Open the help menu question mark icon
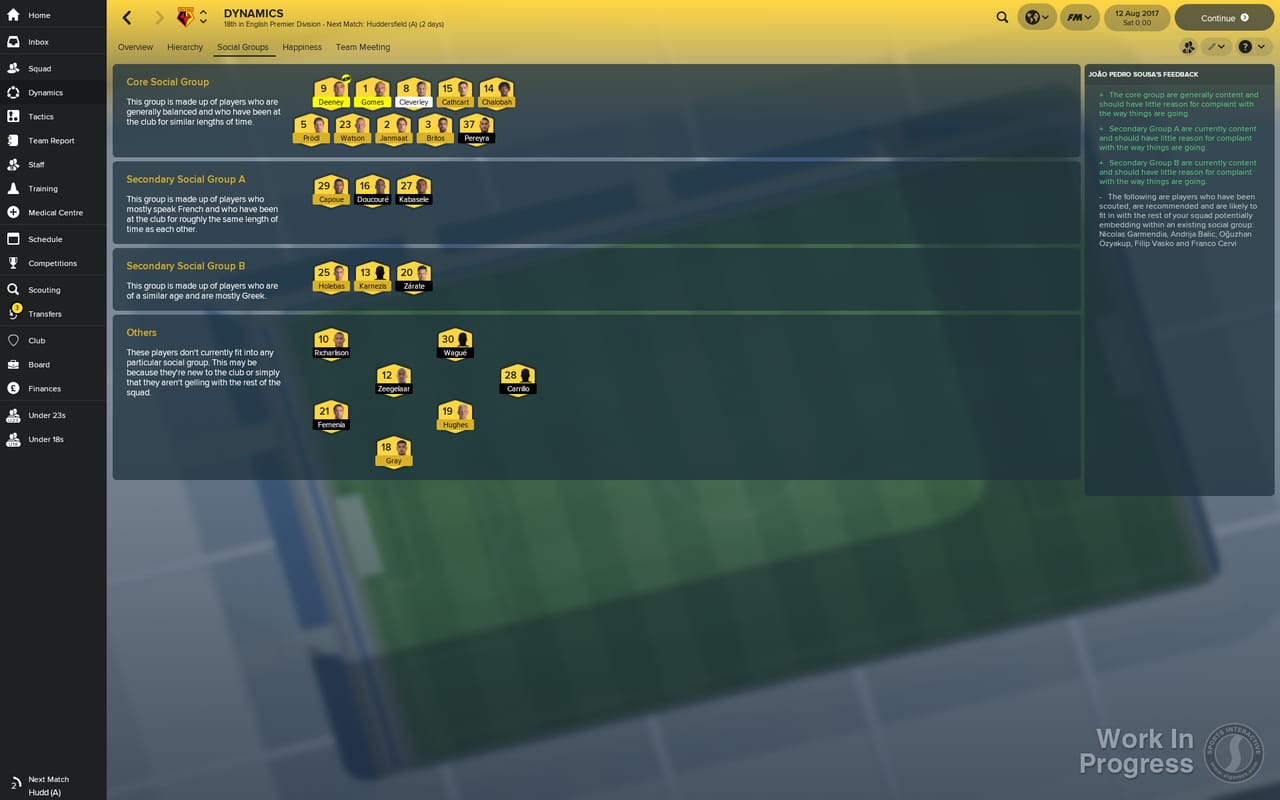 (1245, 47)
